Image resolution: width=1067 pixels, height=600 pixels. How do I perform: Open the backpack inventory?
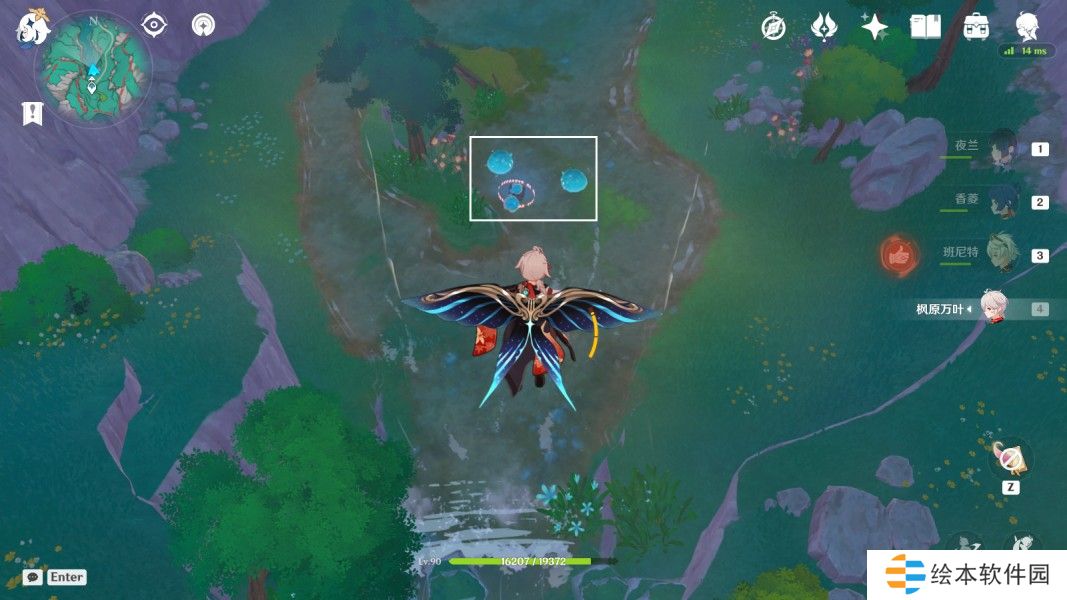(x=976, y=27)
